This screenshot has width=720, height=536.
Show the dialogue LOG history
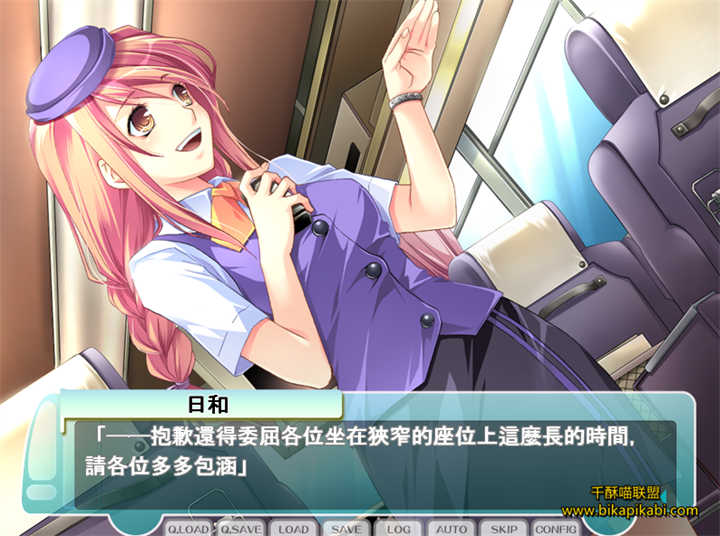coord(399,528)
